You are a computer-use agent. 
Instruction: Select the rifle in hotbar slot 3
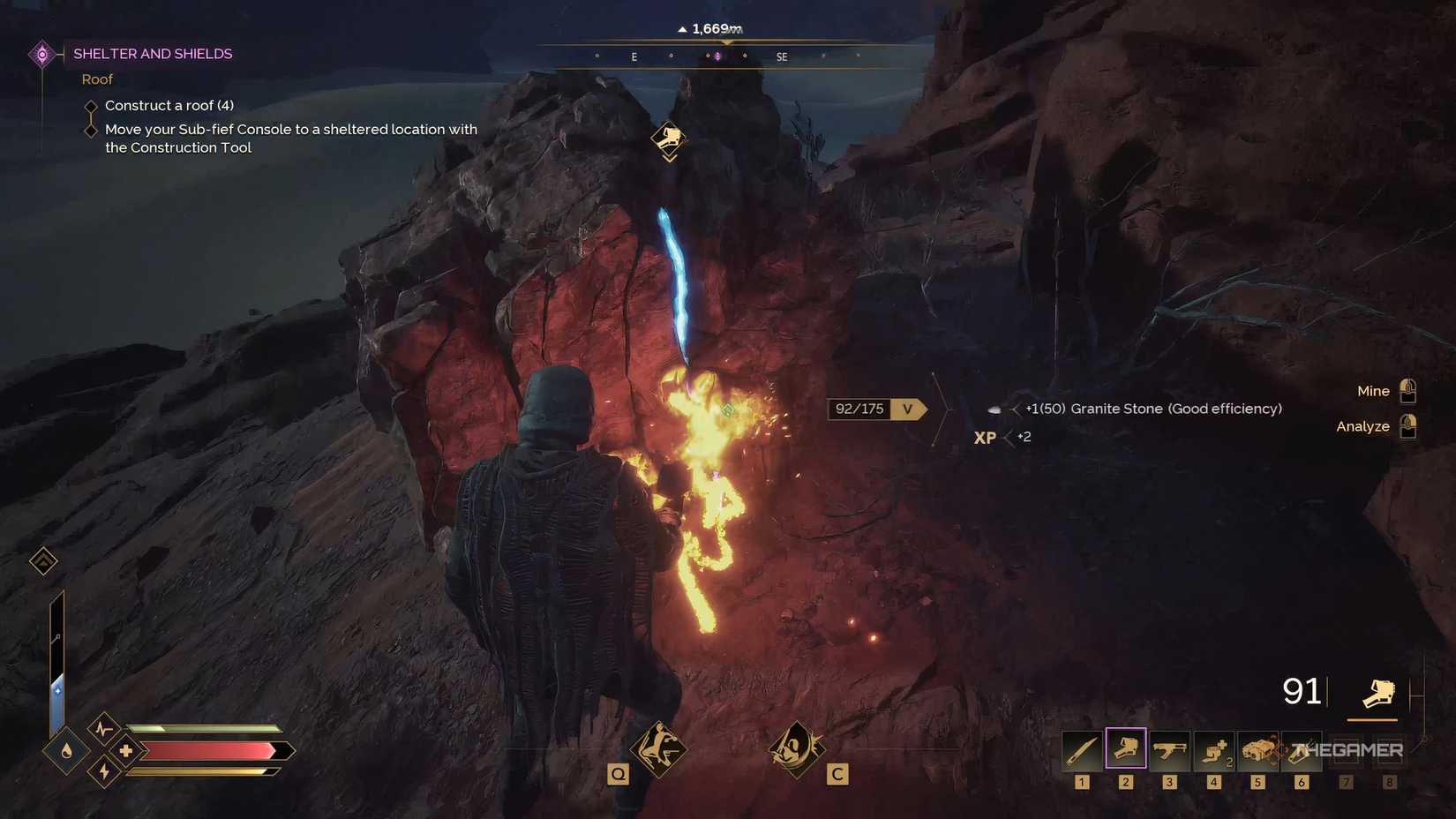[x=1168, y=748]
